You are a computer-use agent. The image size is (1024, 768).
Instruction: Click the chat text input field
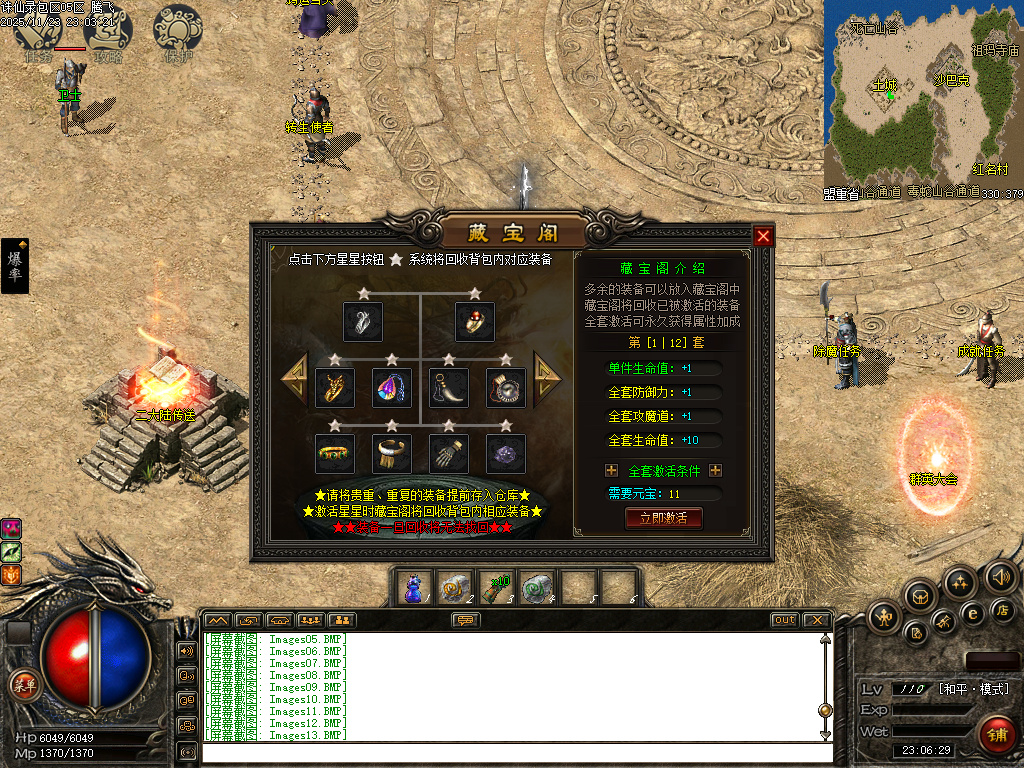point(515,752)
